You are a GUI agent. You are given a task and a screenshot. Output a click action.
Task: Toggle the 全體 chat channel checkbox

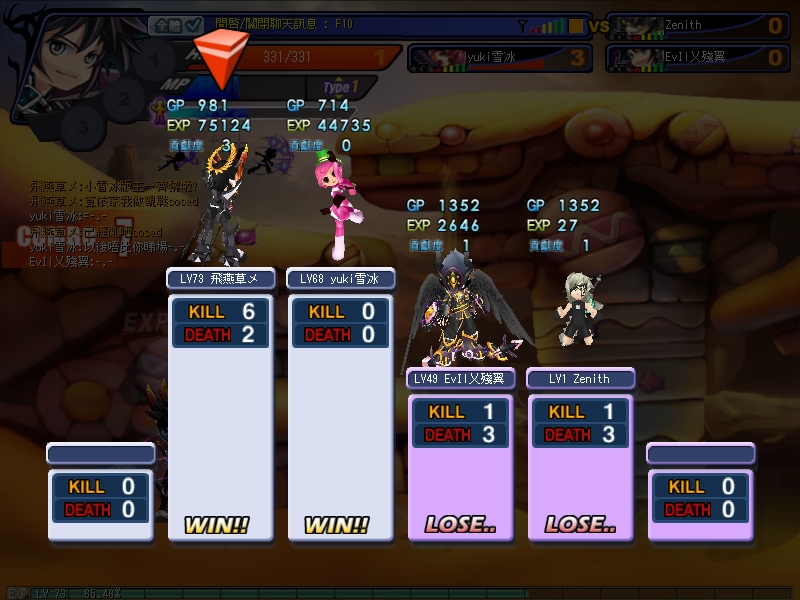pos(175,24)
